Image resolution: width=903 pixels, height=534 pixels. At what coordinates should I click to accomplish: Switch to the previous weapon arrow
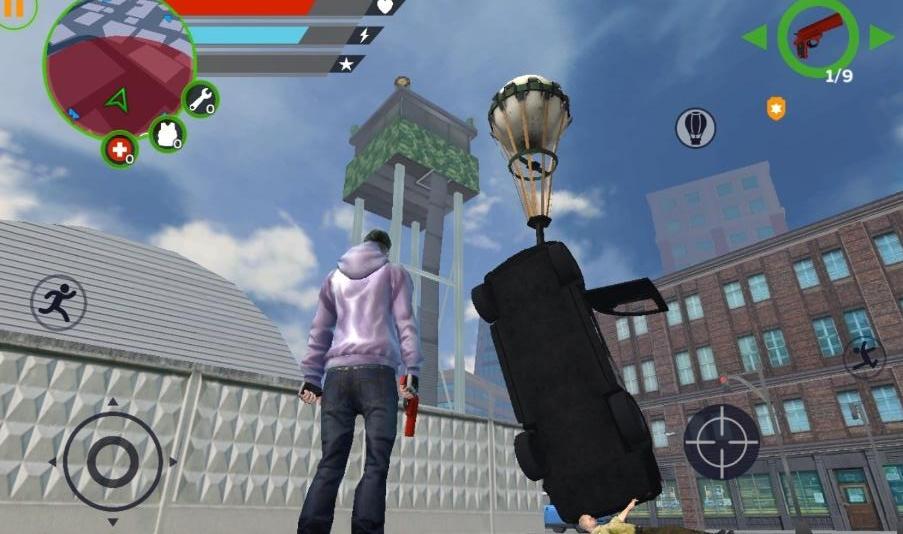[x=754, y=38]
